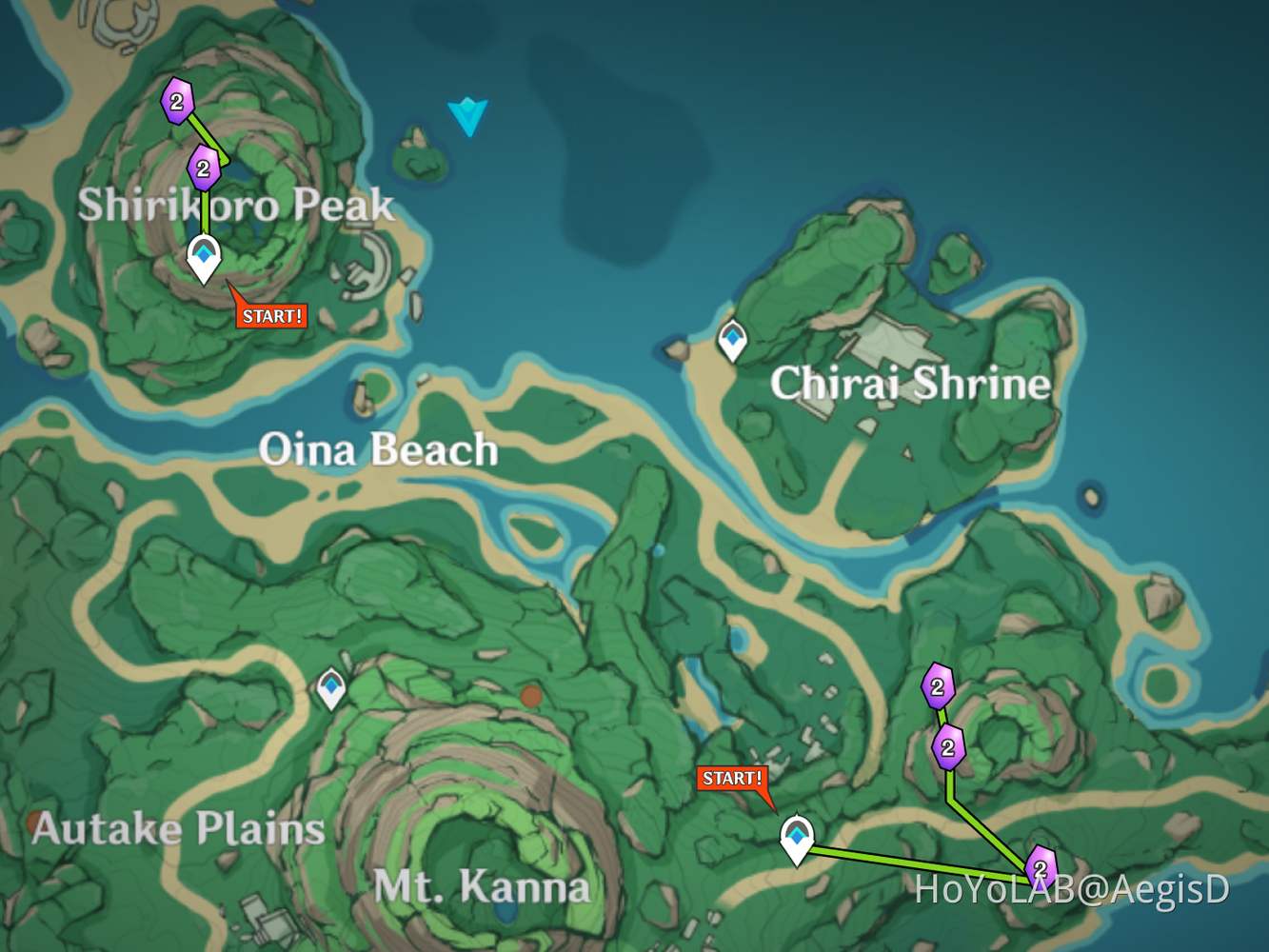The image size is (1269, 952).
Task: Click the blue player direction arrow in the sea
Action: coord(468,116)
